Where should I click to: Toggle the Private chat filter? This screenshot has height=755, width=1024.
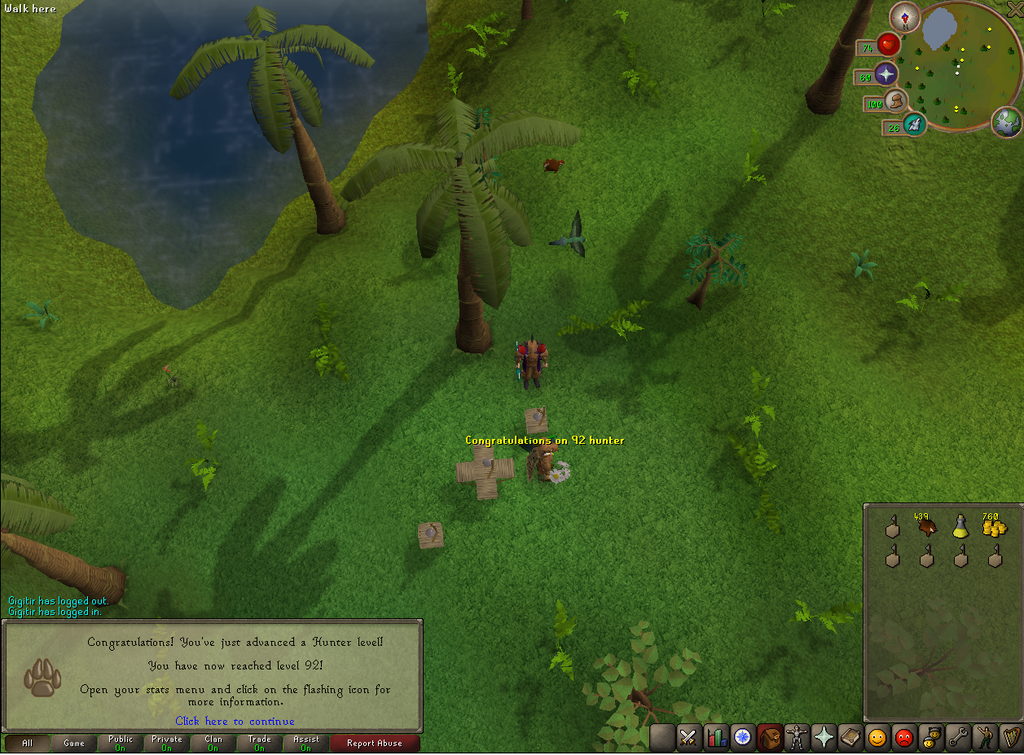pyautogui.click(x=167, y=743)
